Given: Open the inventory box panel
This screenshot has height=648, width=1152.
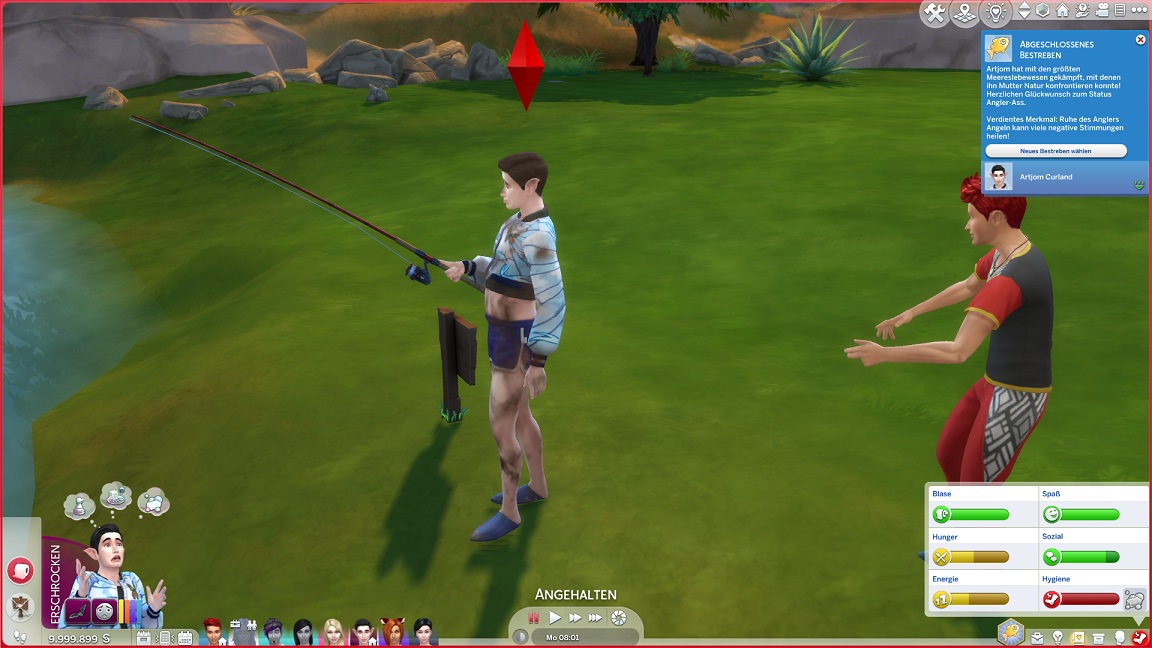Looking at the screenshot, I should pos(1099,637).
